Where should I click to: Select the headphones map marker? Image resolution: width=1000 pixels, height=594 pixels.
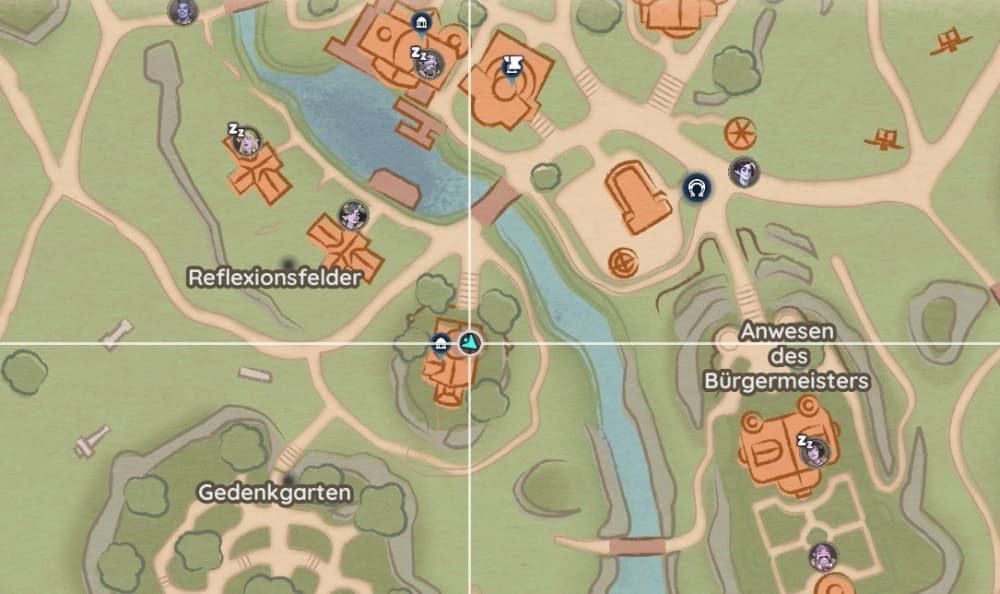(x=695, y=187)
